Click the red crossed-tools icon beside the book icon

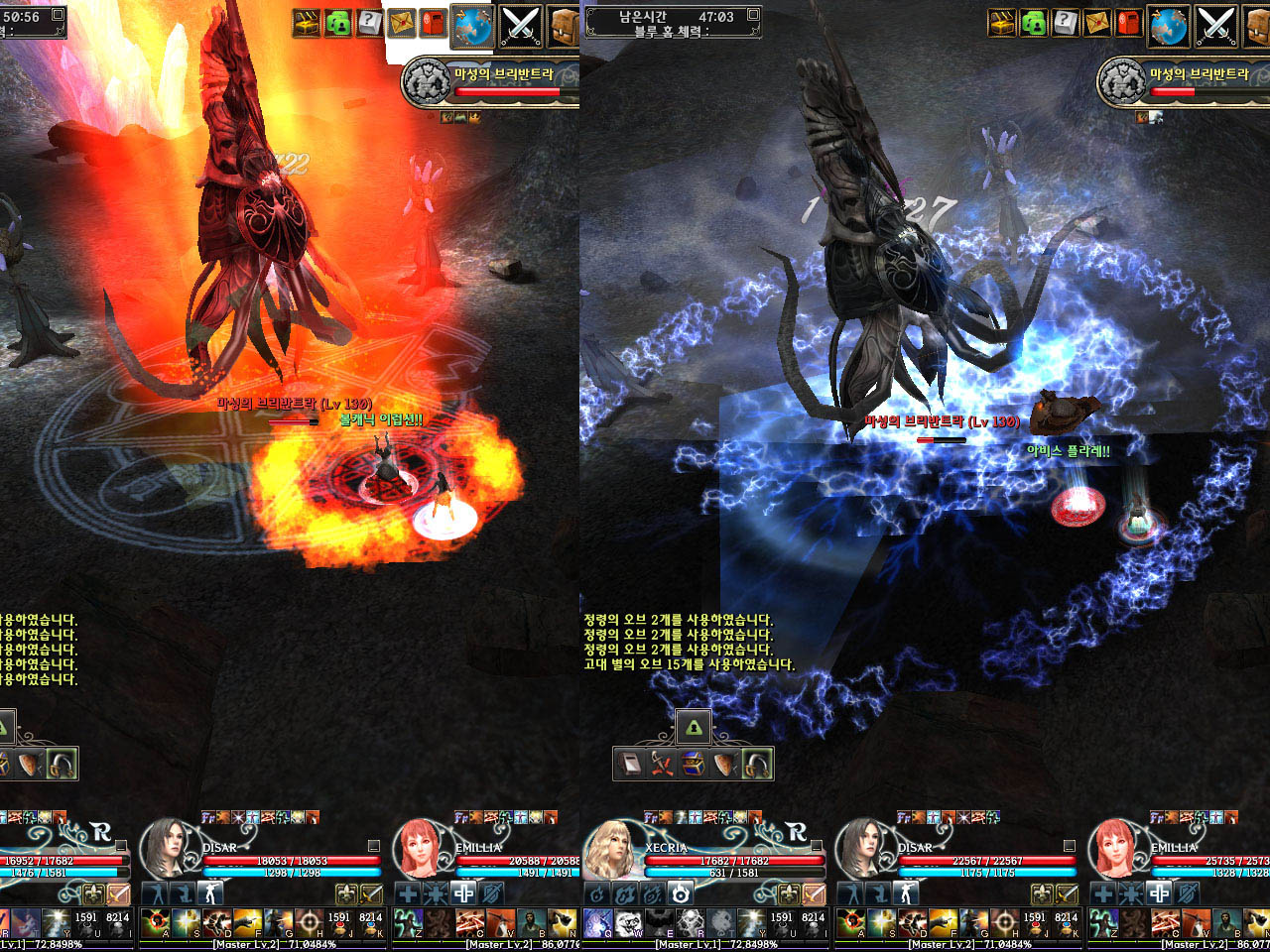662,764
